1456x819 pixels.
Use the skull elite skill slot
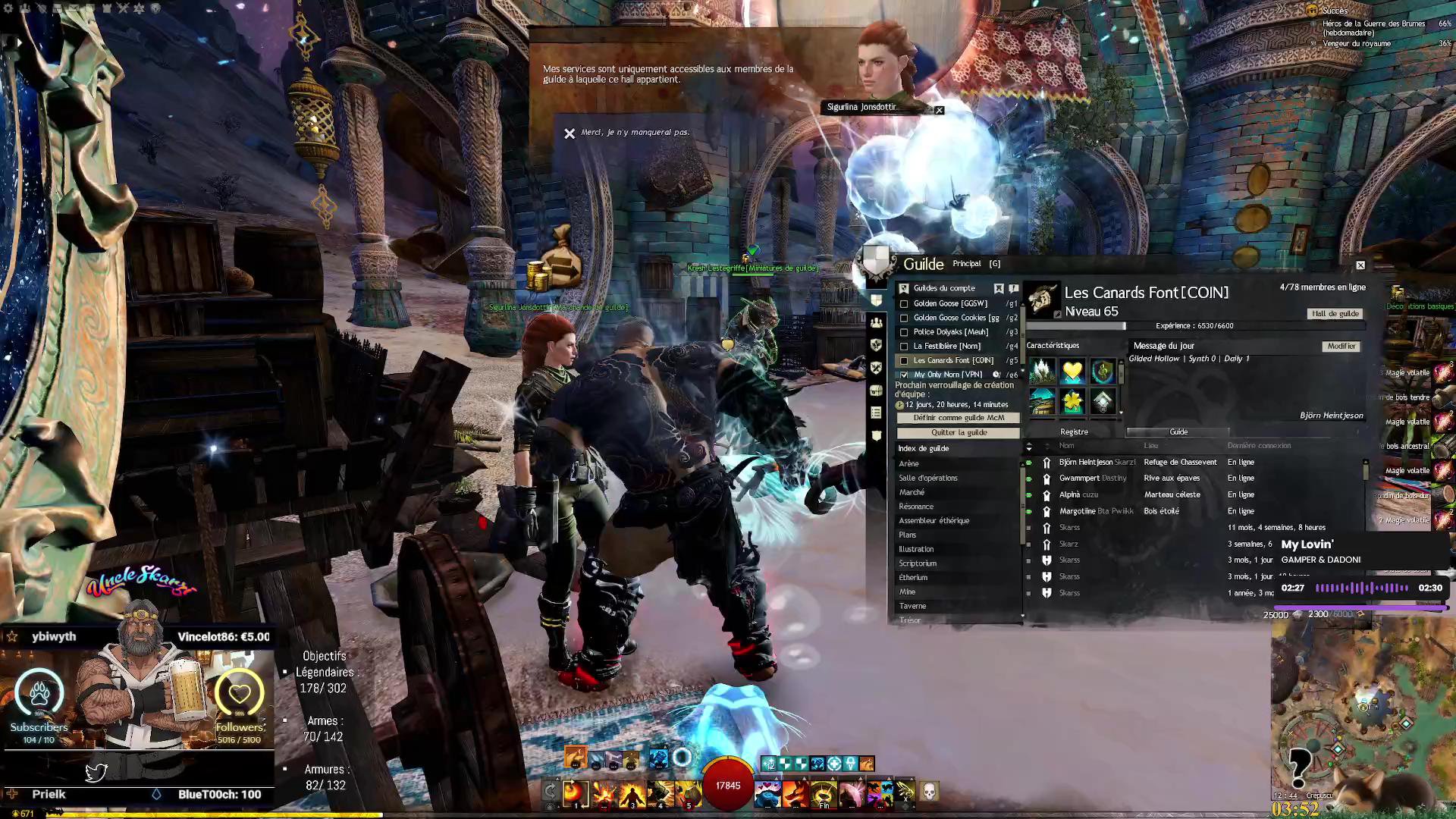click(929, 792)
